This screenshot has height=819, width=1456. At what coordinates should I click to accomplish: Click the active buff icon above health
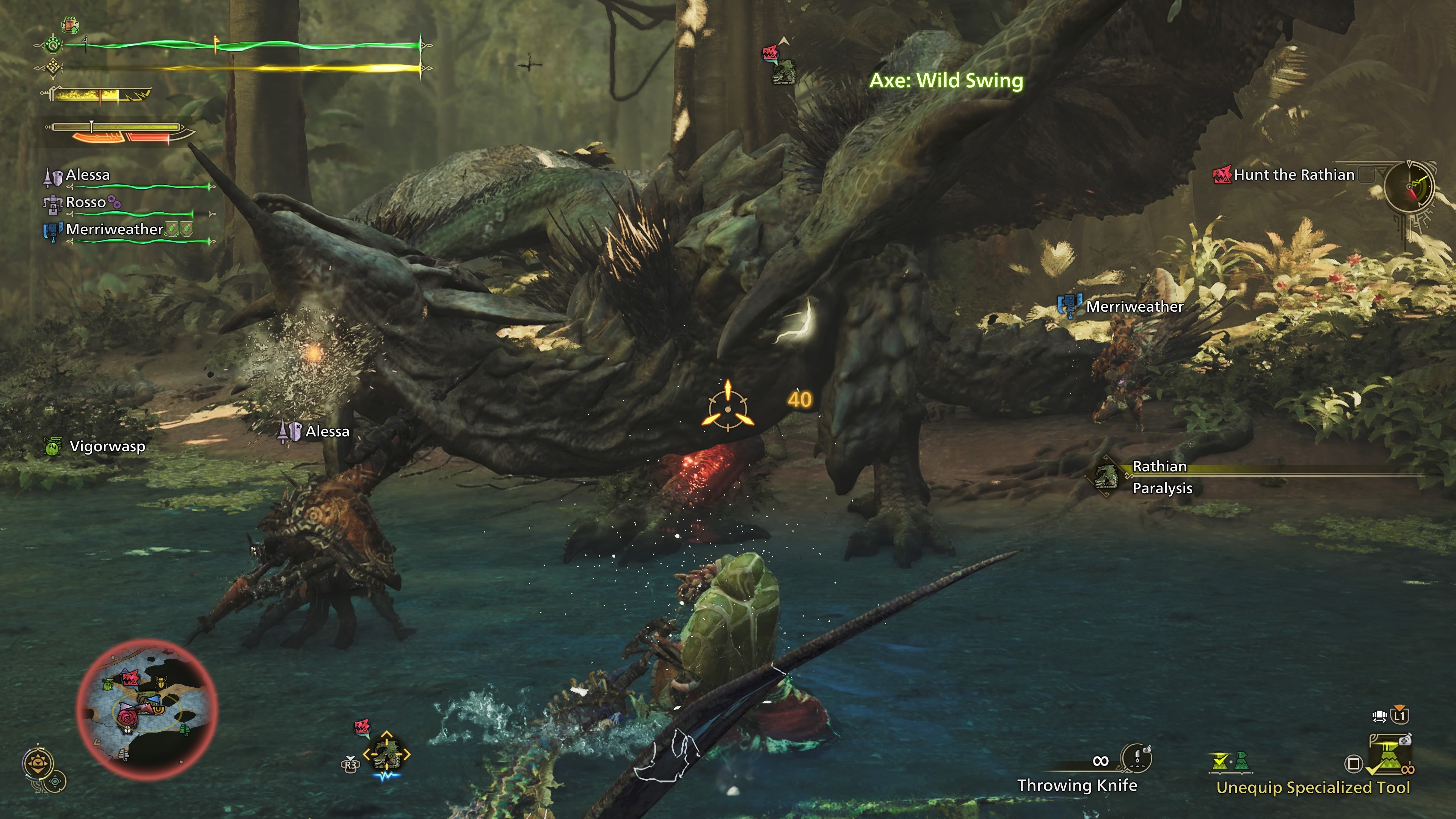tap(70, 25)
